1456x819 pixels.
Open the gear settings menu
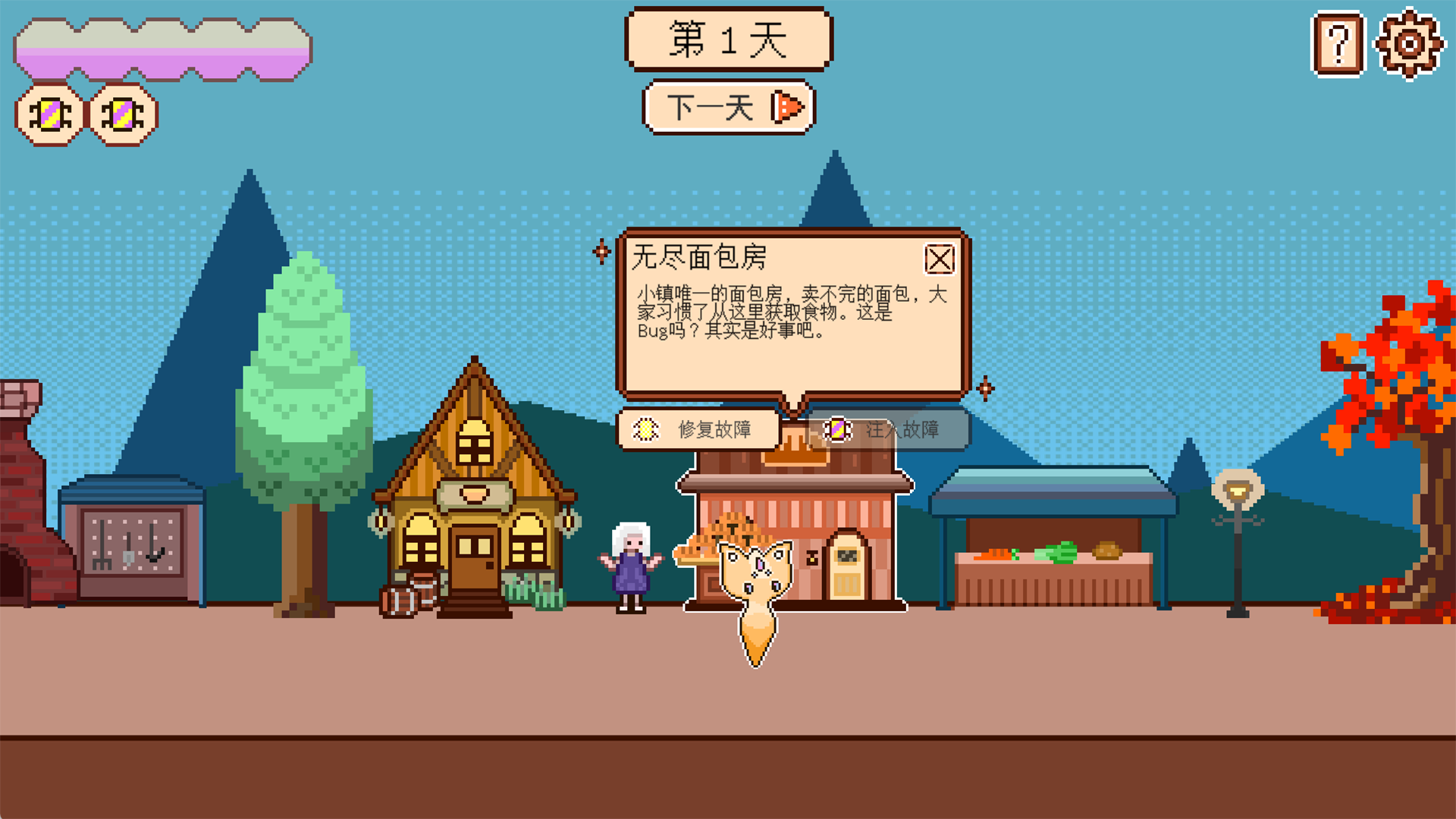1409,44
